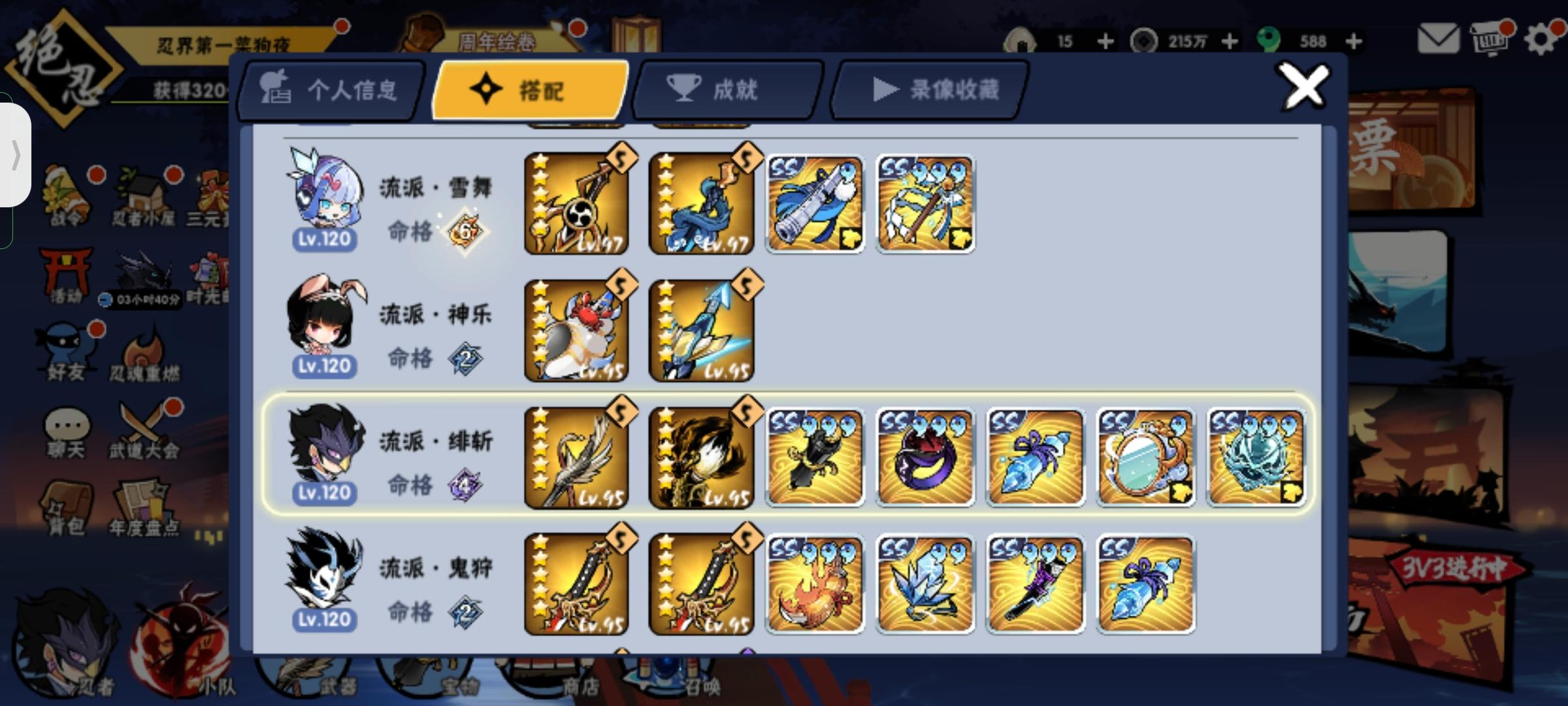View the Lv.95 sword weapon thumbnail for 鬼狩
The width and height of the screenshot is (1568, 706).
(x=577, y=584)
